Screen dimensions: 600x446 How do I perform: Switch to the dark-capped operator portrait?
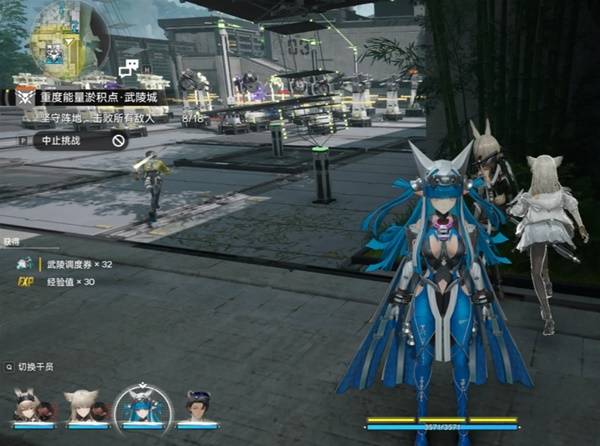pyautogui.click(x=200, y=407)
